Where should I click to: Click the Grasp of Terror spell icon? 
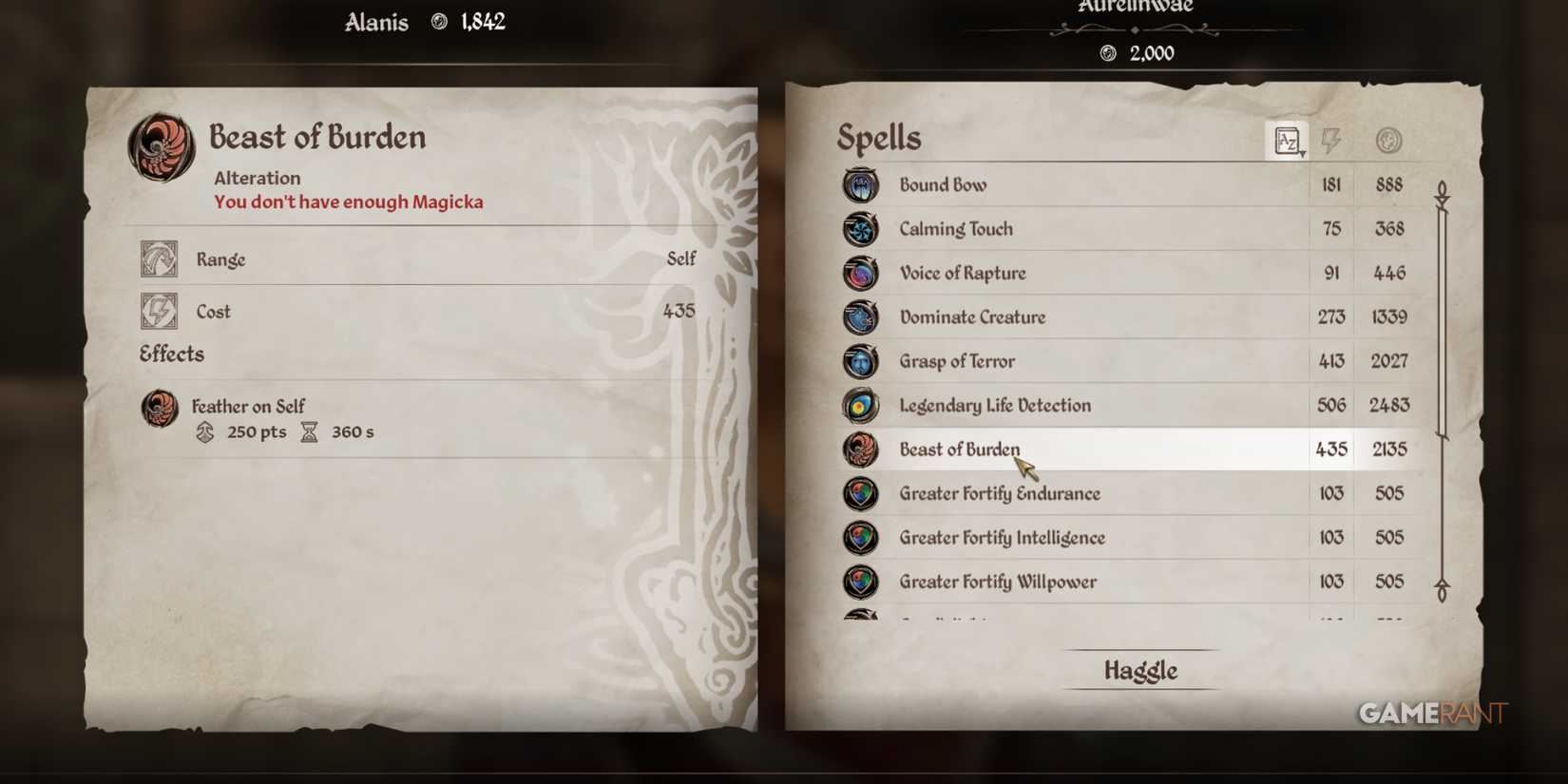[x=860, y=361]
